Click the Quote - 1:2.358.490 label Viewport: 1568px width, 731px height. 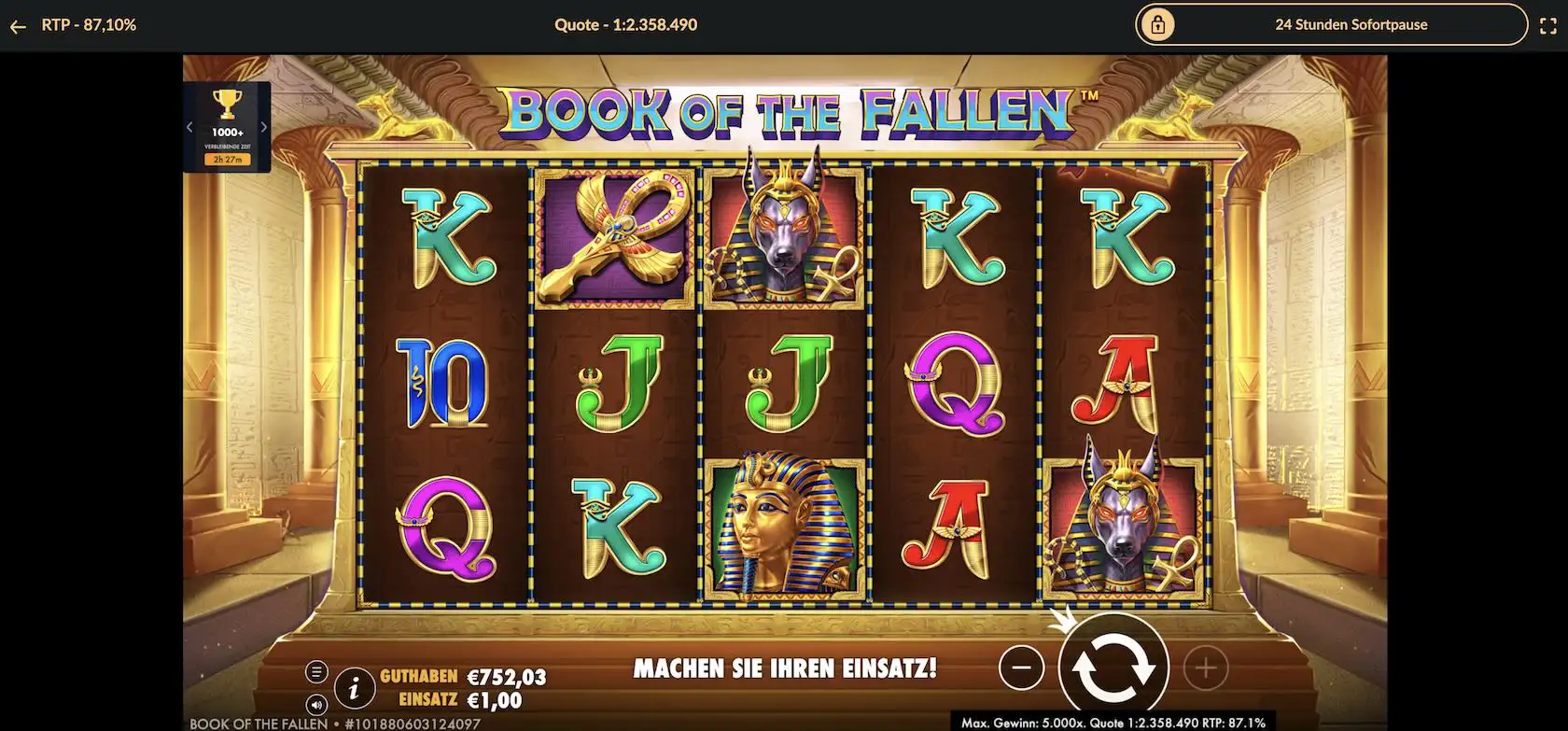point(623,24)
